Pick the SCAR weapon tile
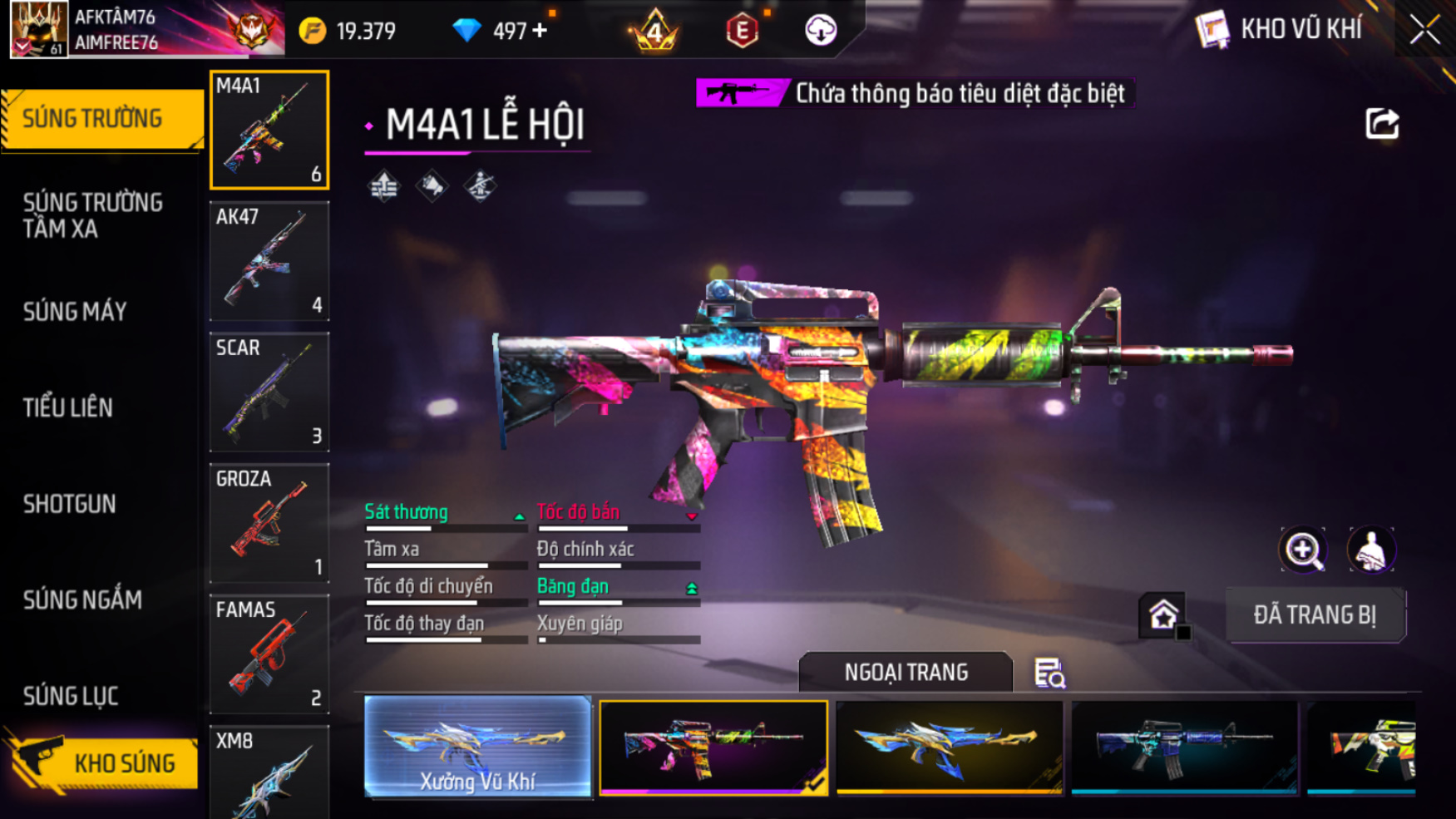Image resolution: width=1456 pixels, height=819 pixels. (x=269, y=392)
